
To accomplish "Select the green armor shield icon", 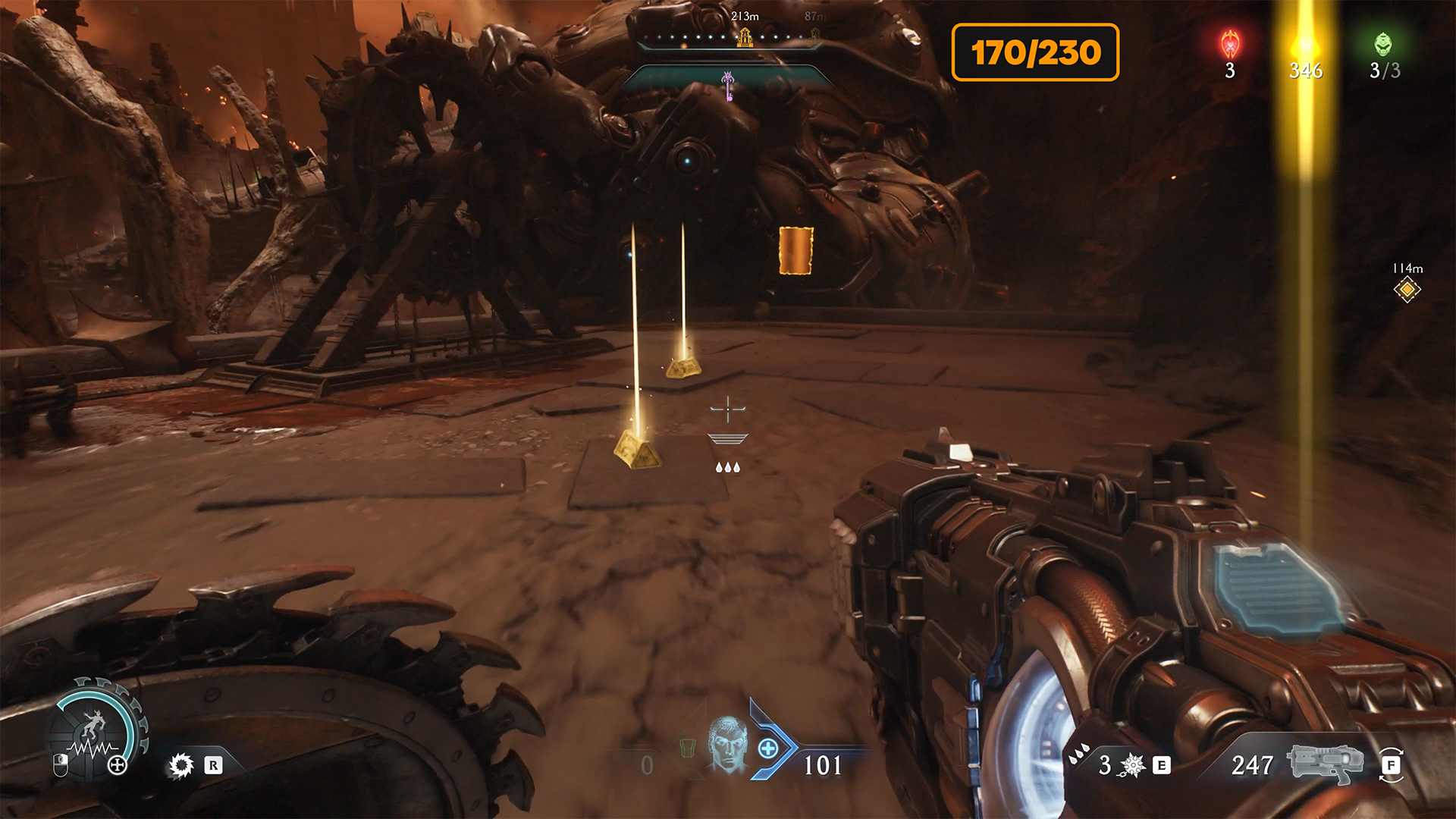I will tap(687, 748).
